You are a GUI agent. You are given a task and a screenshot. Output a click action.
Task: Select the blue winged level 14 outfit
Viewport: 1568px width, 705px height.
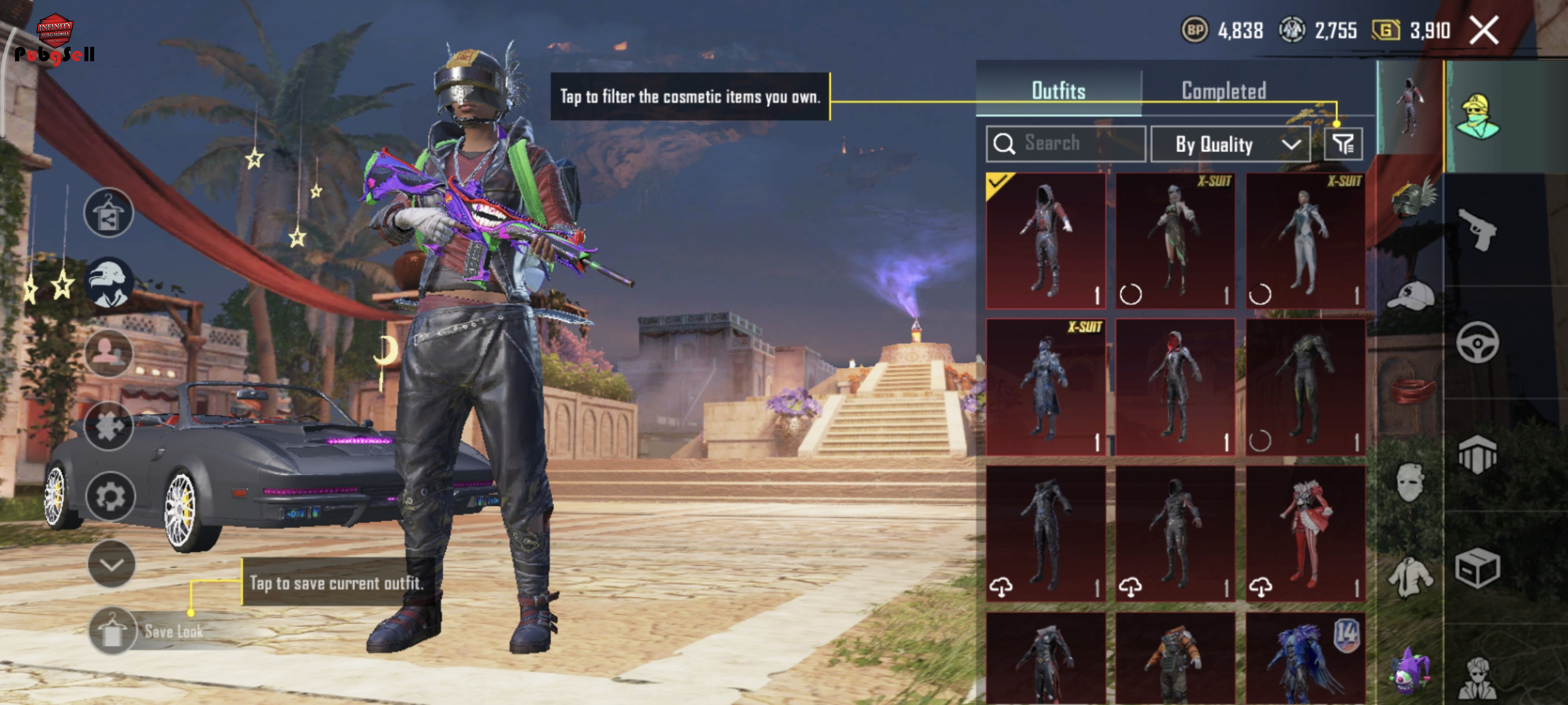(1305, 660)
